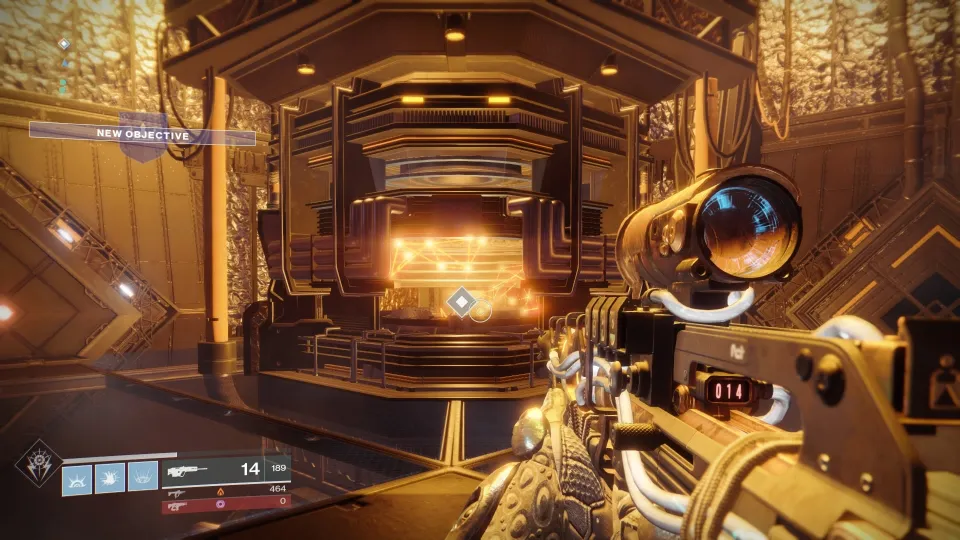Choose the red power weapon row
The height and width of the screenshot is (540, 960).
(226, 507)
